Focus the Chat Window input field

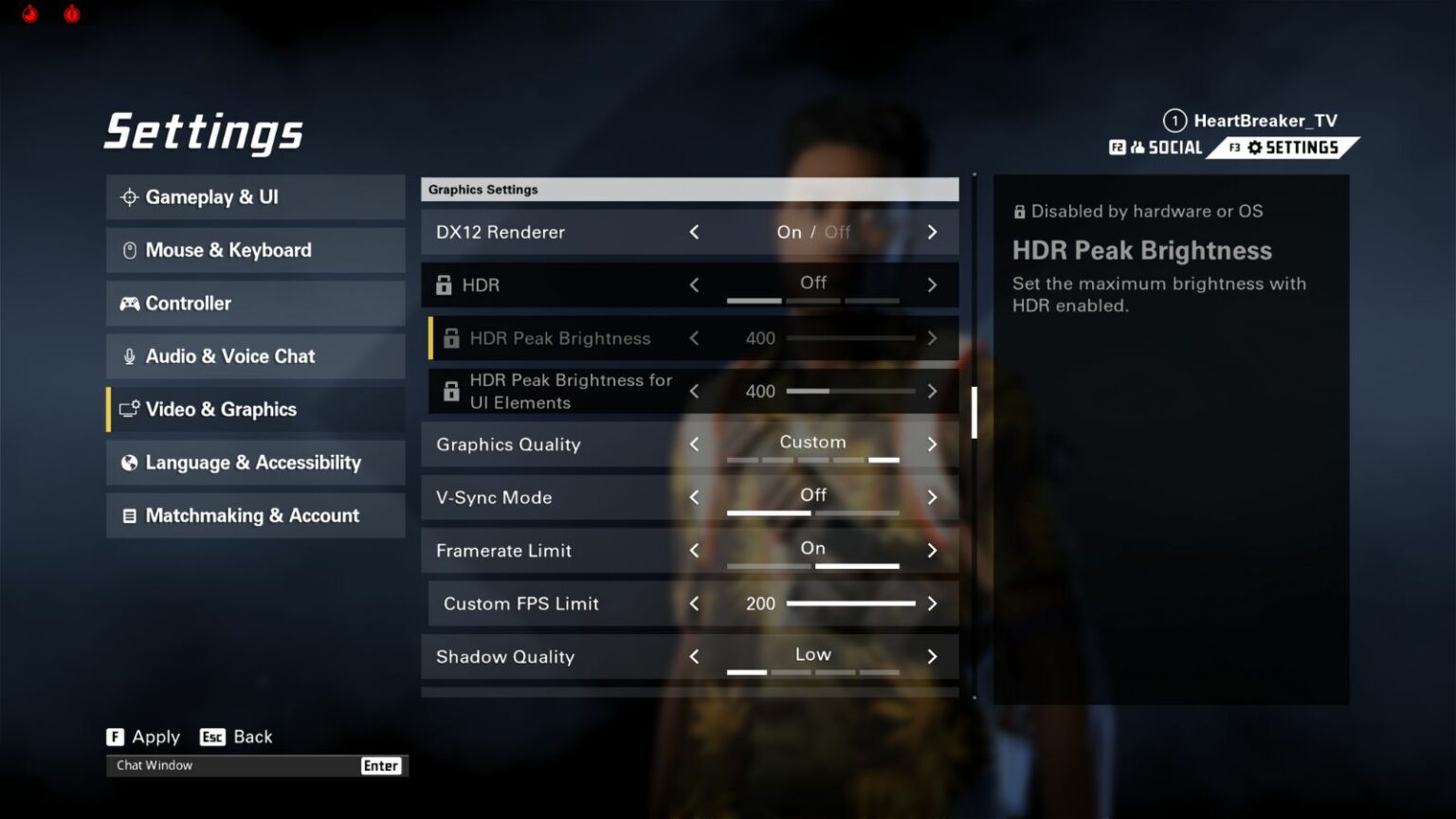(x=232, y=766)
